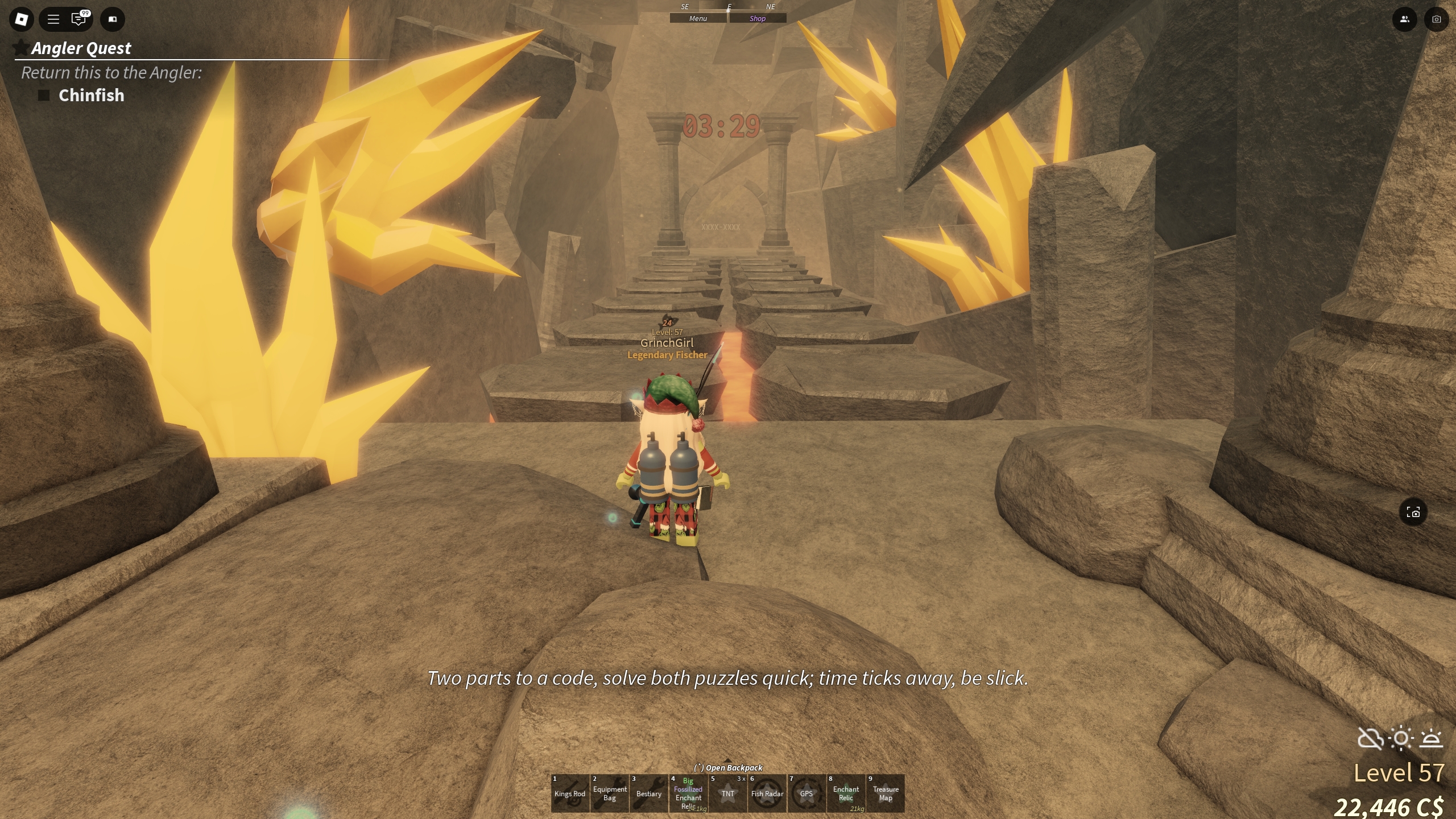This screenshot has height=819, width=1456.
Task: Toggle the screenshot mode button on right edge
Action: [x=1413, y=512]
